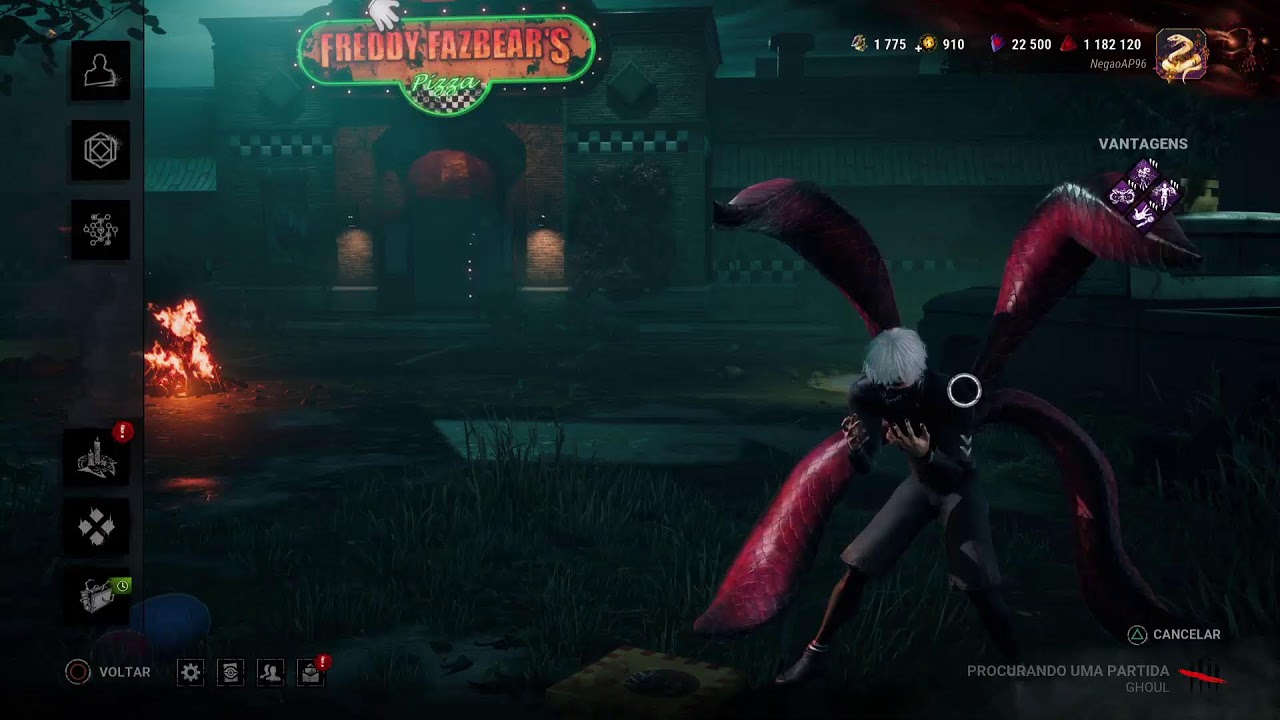
Task: Open the Bloodweb node icon
Action: tap(100, 231)
